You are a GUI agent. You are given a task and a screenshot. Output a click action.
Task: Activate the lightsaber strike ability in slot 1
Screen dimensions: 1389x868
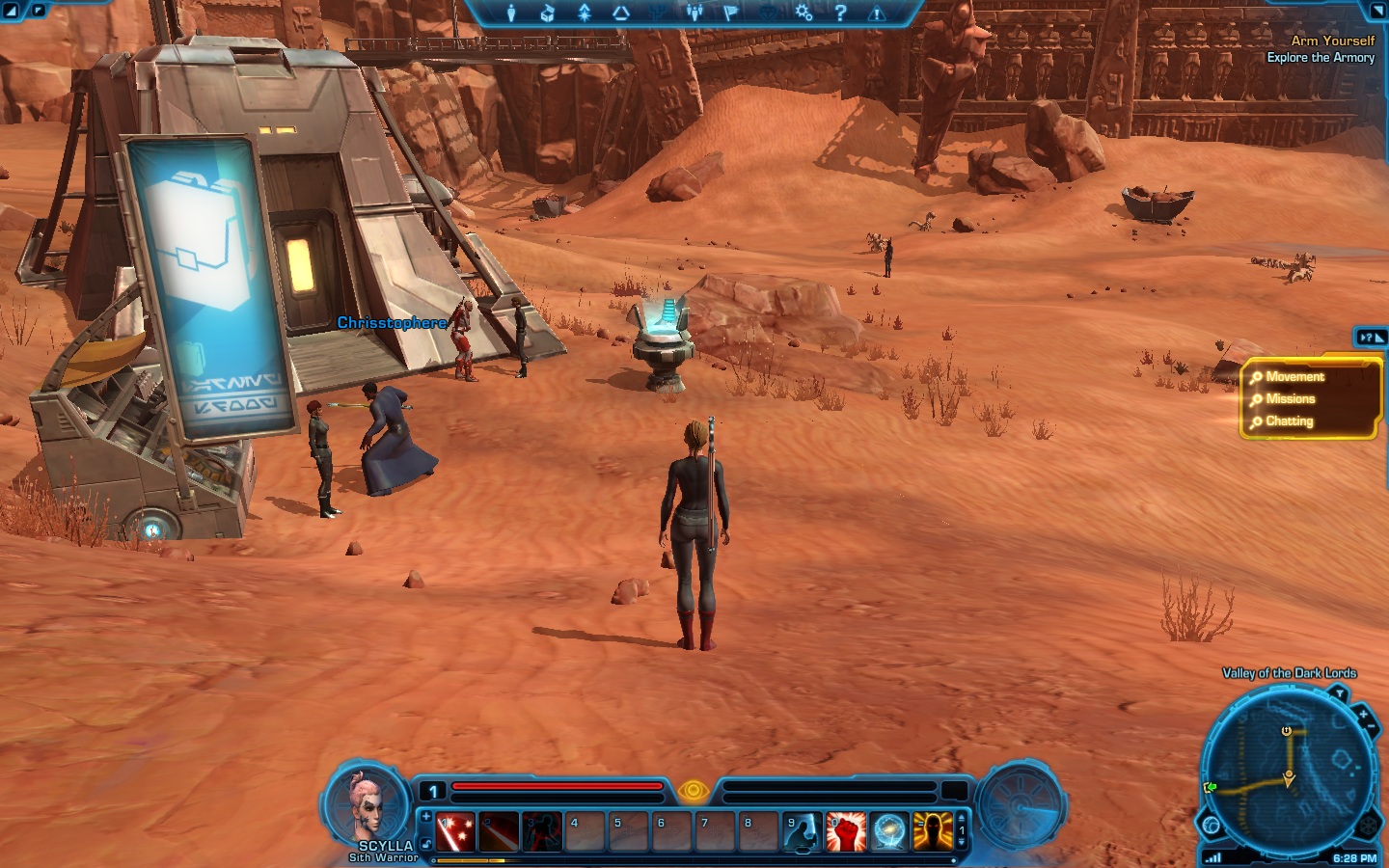point(454,831)
